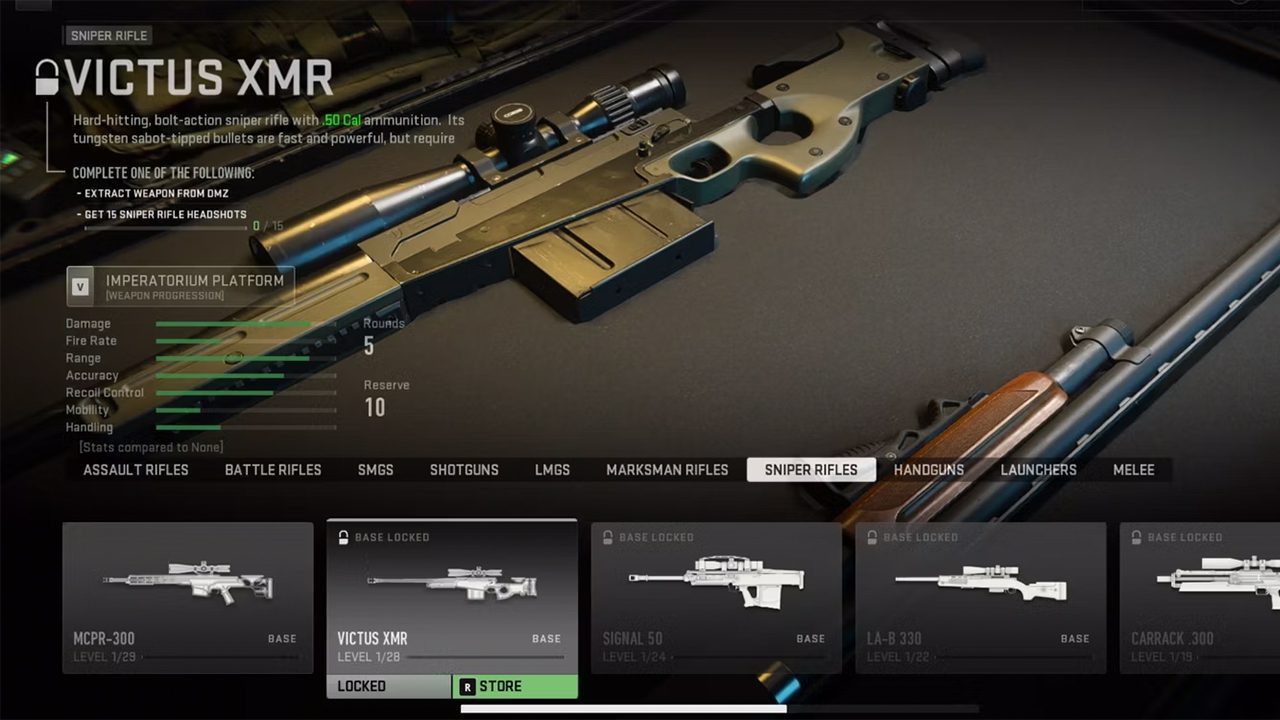Select the Melee weapons tab
Screen dimensions: 1280x720
tap(1134, 470)
